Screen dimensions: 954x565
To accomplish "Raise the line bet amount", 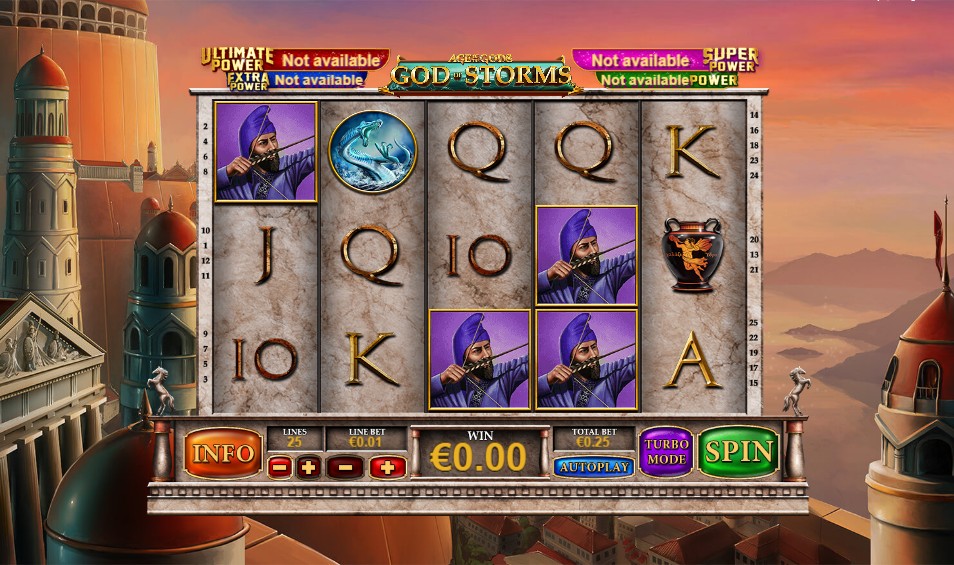I will [x=388, y=467].
